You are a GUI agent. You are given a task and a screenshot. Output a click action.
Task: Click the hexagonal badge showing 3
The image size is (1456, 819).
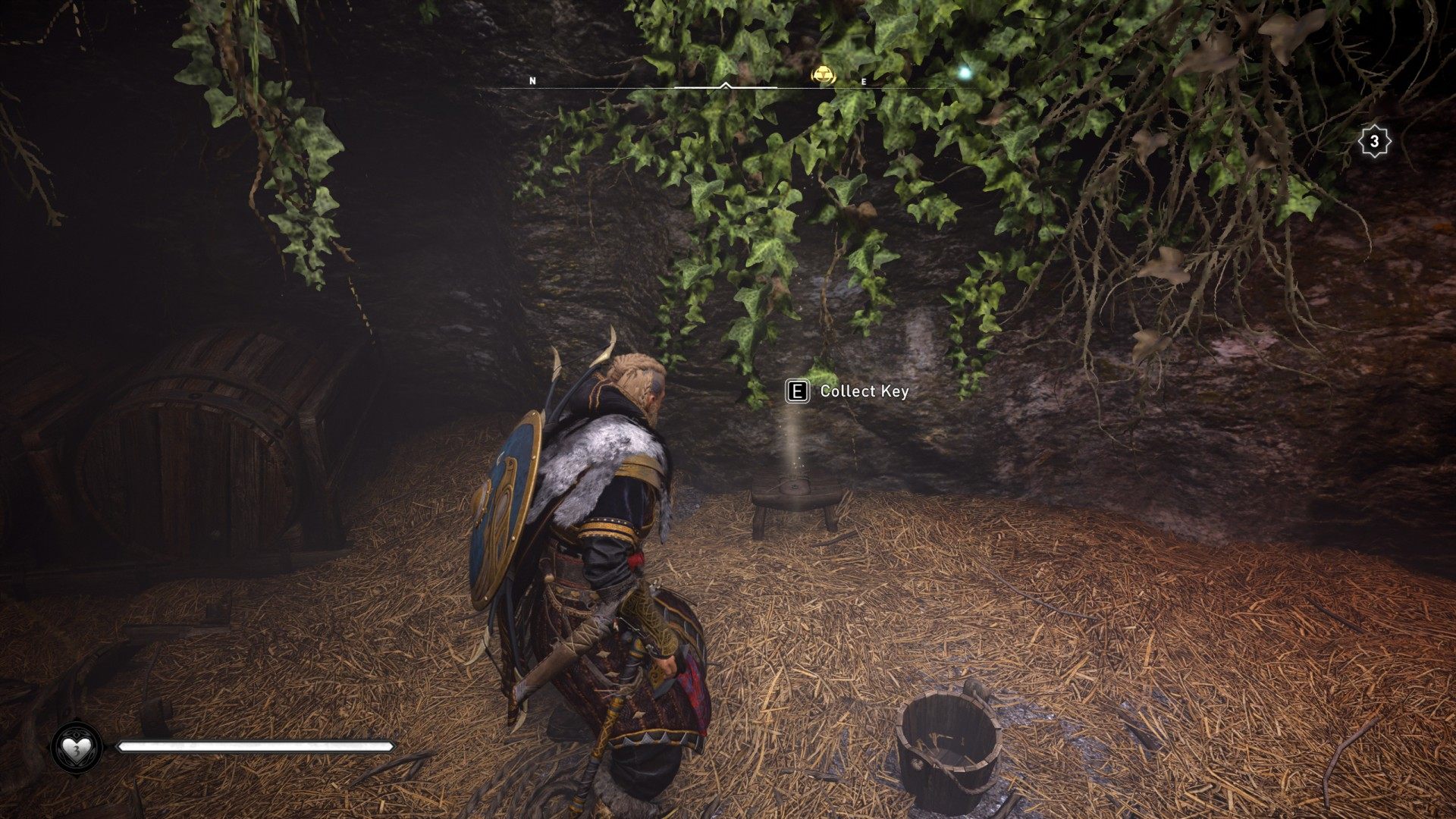click(x=1373, y=142)
